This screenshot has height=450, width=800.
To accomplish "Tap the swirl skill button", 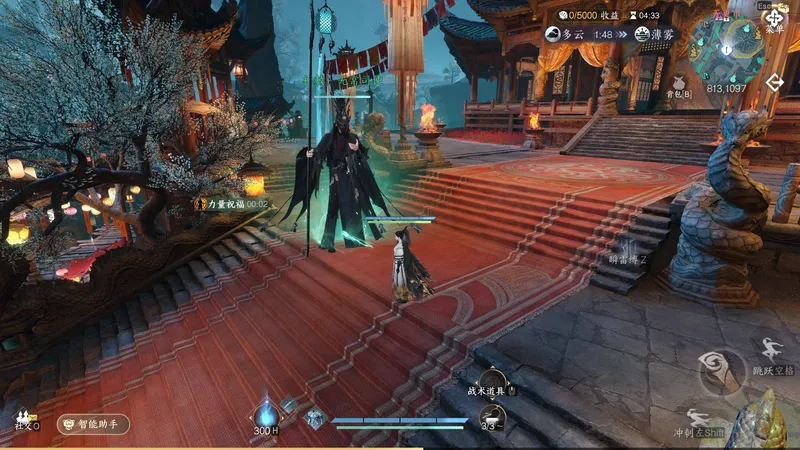I will 713,367.
